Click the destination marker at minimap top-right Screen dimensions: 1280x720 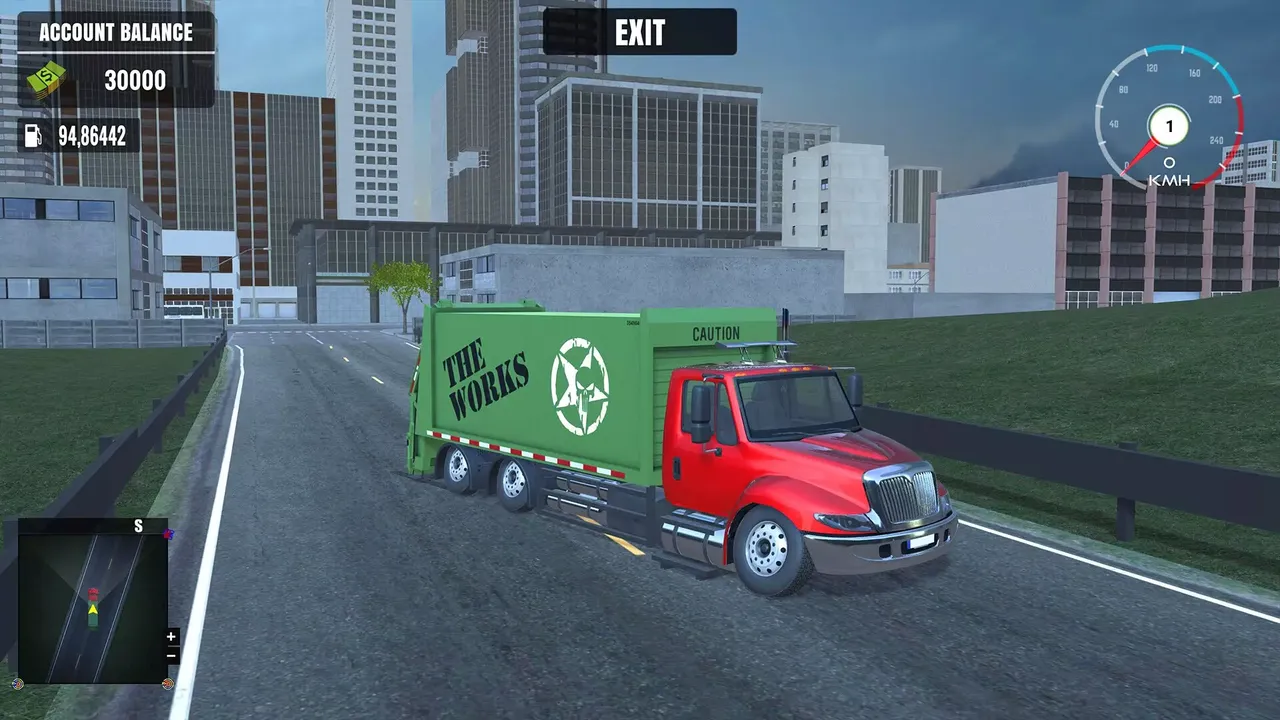coord(168,535)
